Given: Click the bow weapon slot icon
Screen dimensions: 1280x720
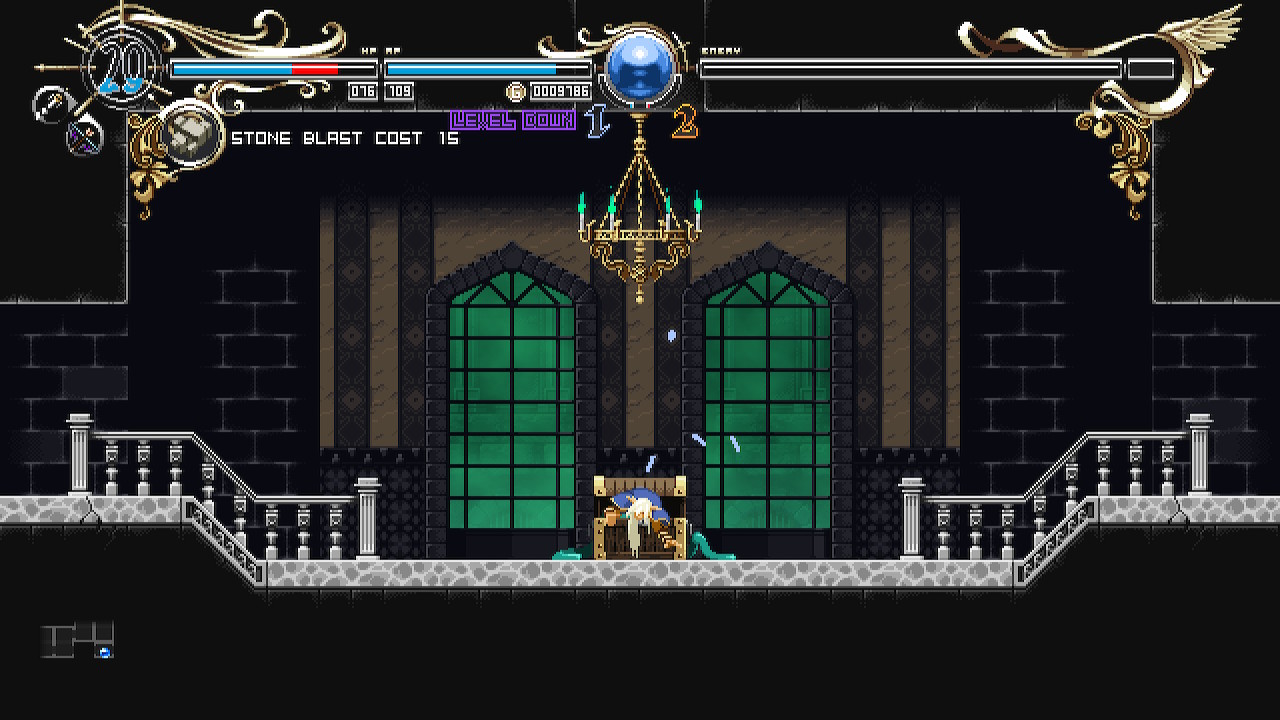Looking at the screenshot, I should coord(84,136).
